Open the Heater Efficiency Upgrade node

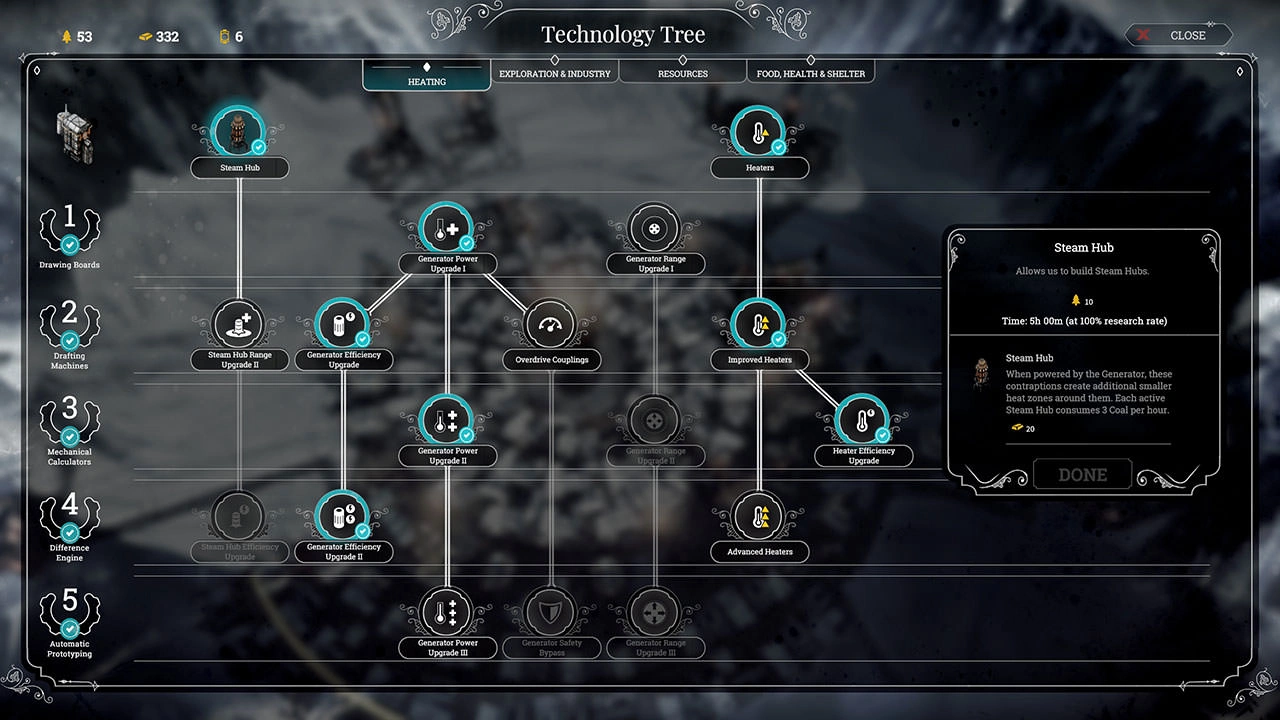tap(863, 422)
